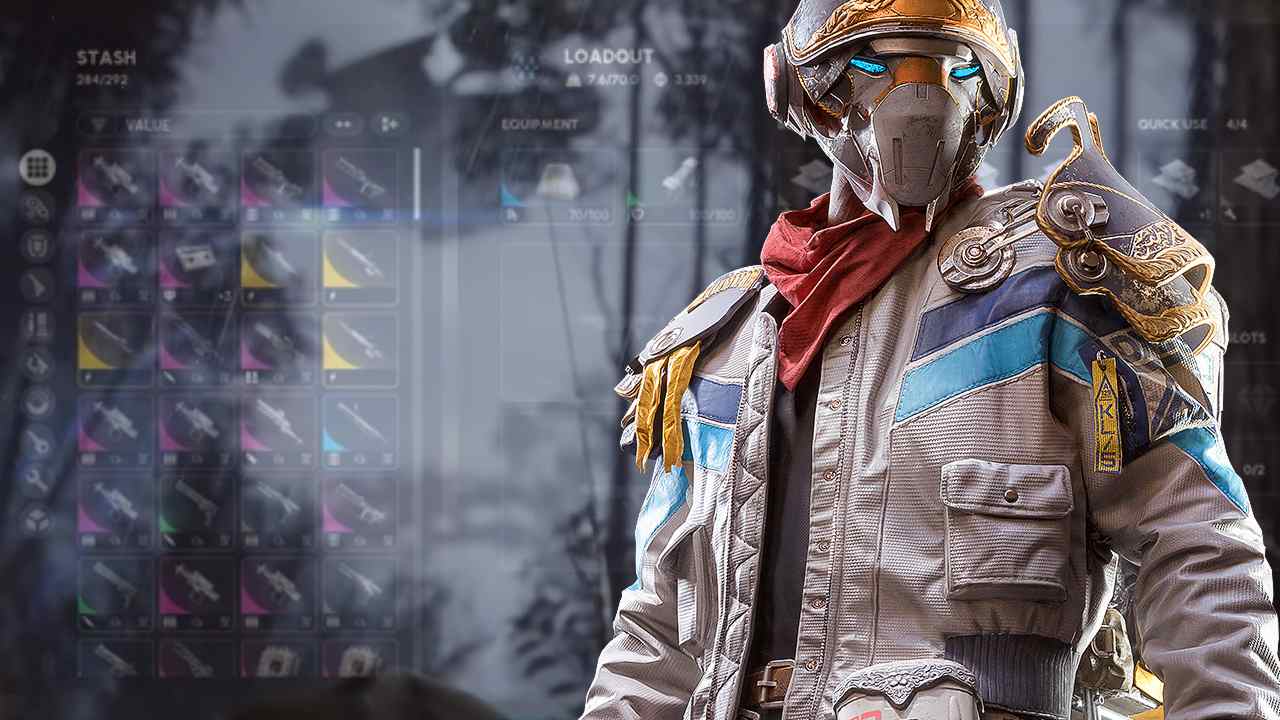Toggle the expanded grid view button above the stash
Image resolution: width=1280 pixels, height=720 pixels.
390,124
